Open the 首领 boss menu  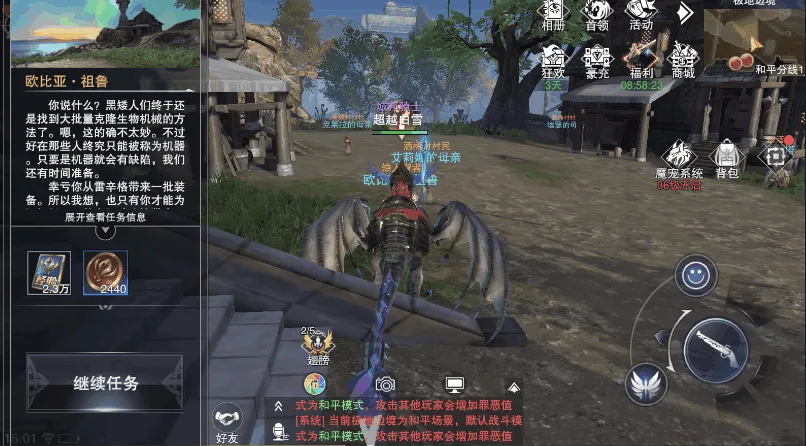597,14
